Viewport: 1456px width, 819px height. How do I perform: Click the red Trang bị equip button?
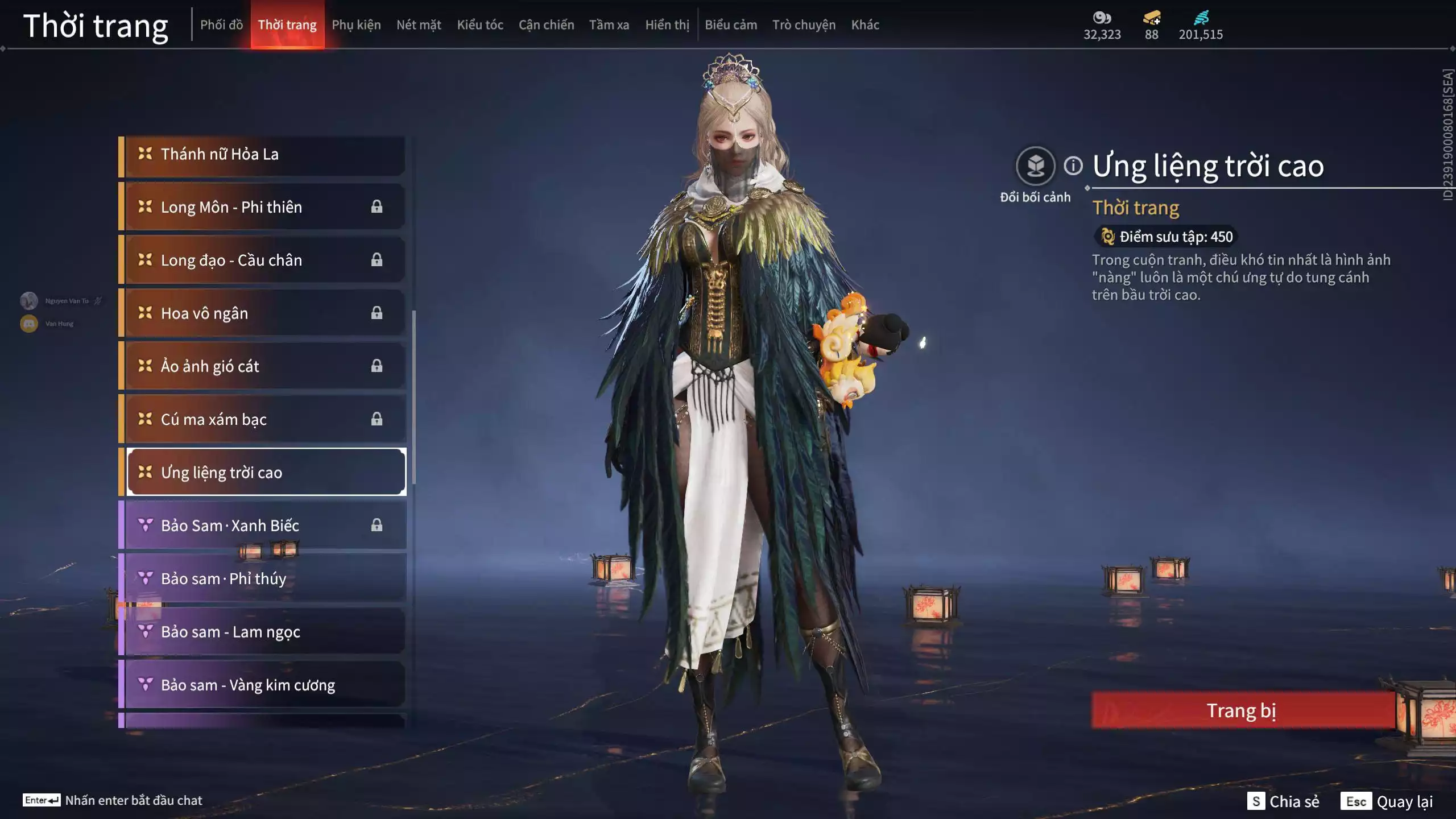click(1242, 710)
